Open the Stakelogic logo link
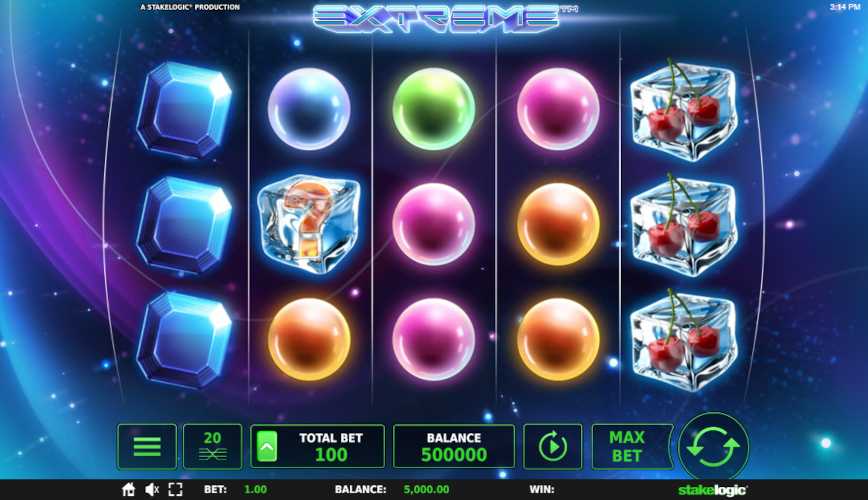The width and height of the screenshot is (868, 500). [714, 490]
